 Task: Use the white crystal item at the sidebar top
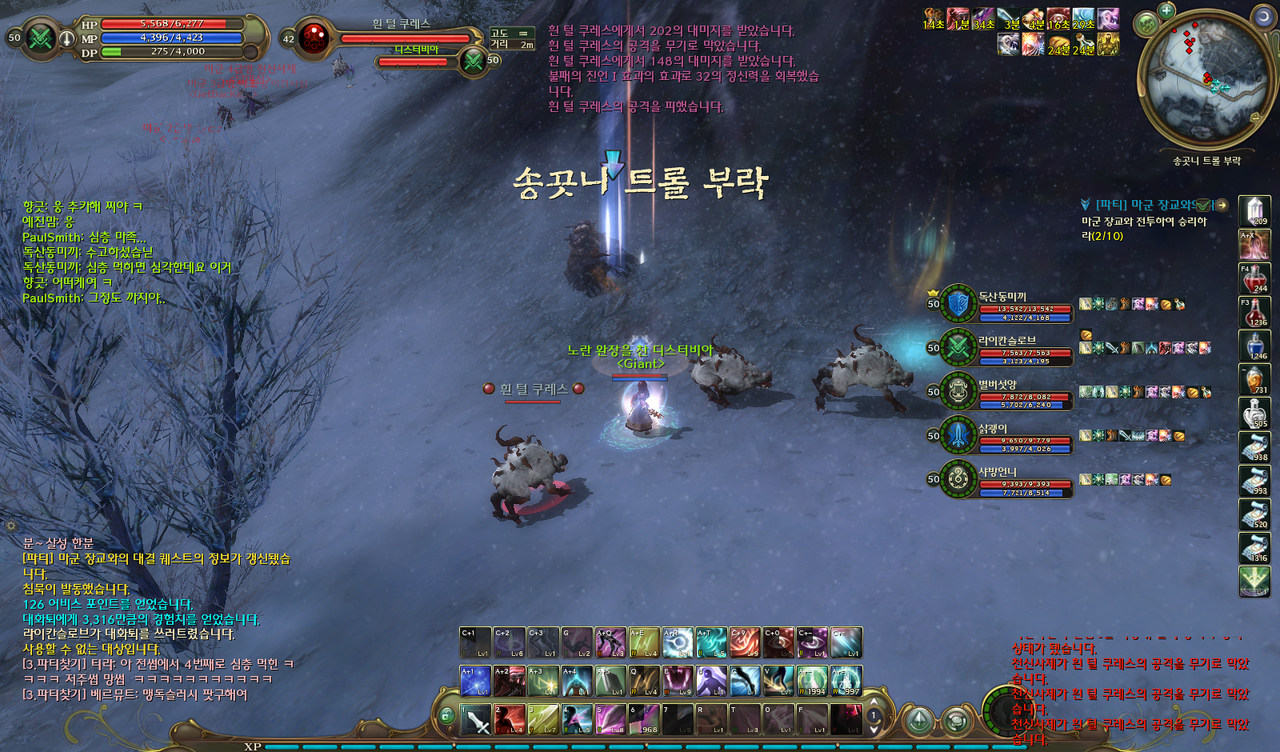1254,211
